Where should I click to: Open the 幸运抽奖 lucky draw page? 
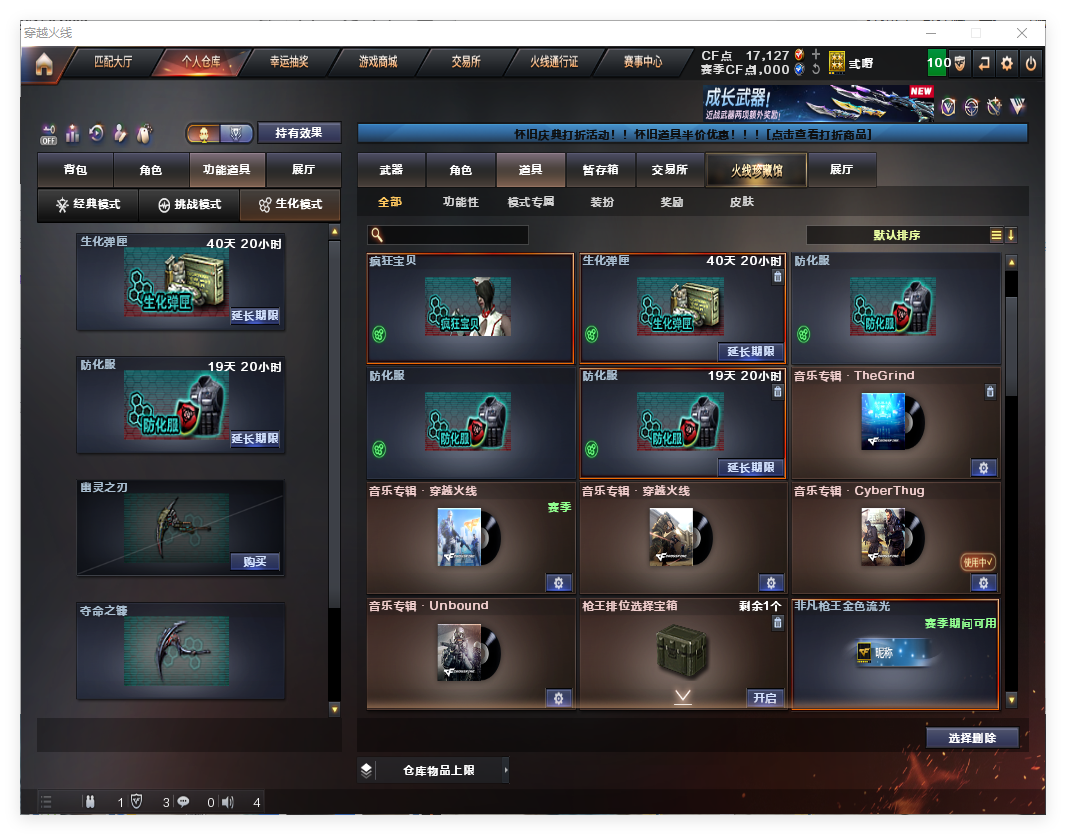coord(289,62)
